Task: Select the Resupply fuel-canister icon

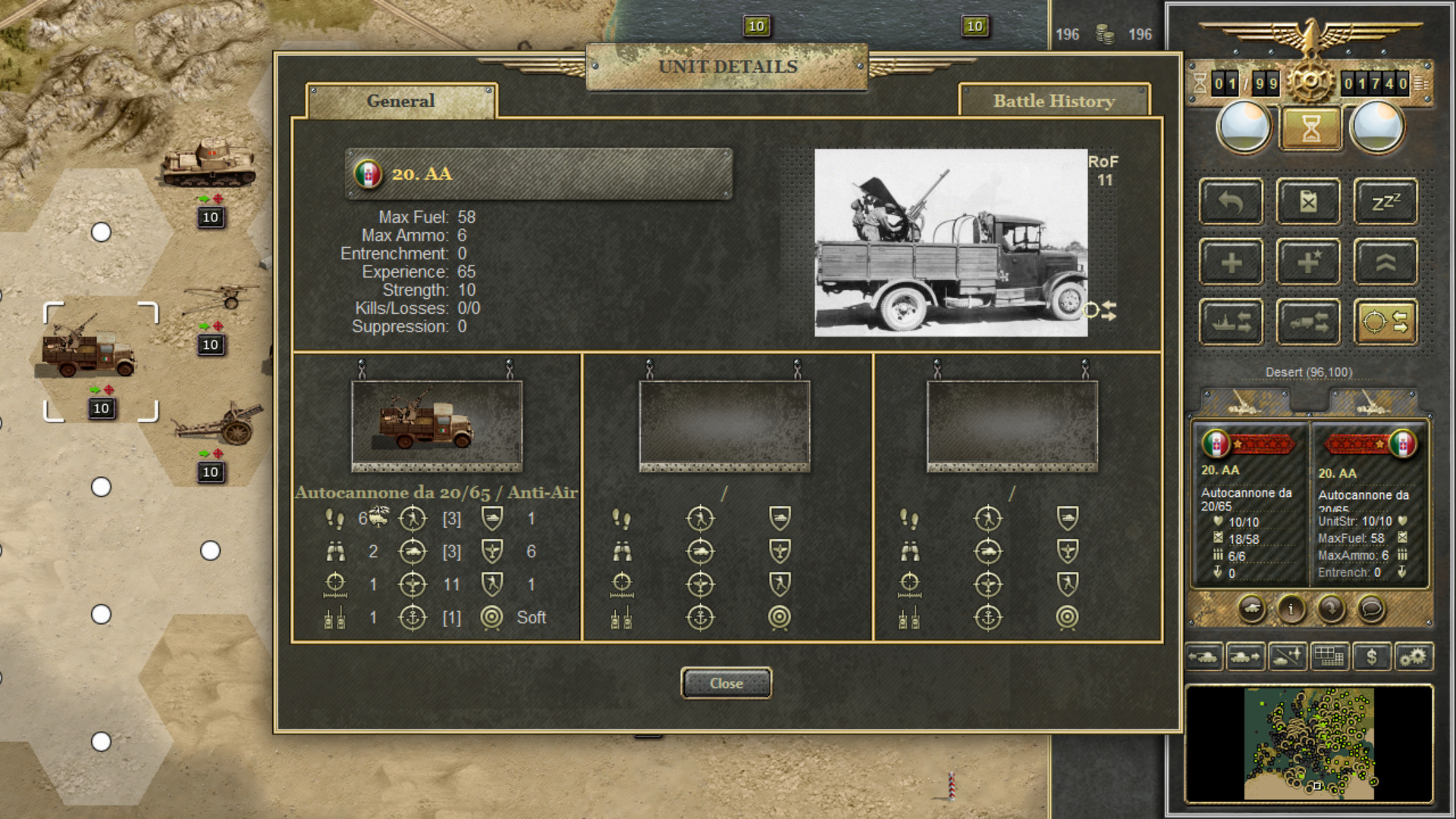Action: [x=1307, y=202]
